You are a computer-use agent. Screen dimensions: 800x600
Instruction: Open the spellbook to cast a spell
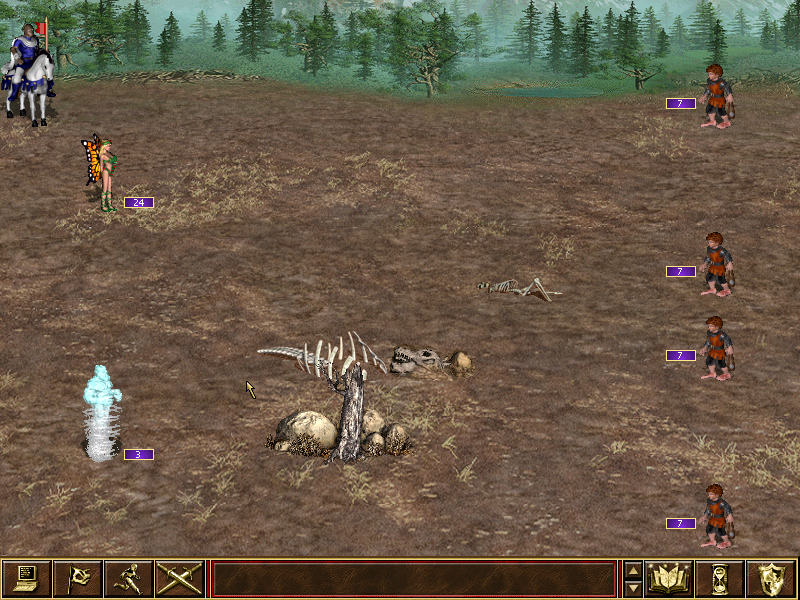(669, 578)
